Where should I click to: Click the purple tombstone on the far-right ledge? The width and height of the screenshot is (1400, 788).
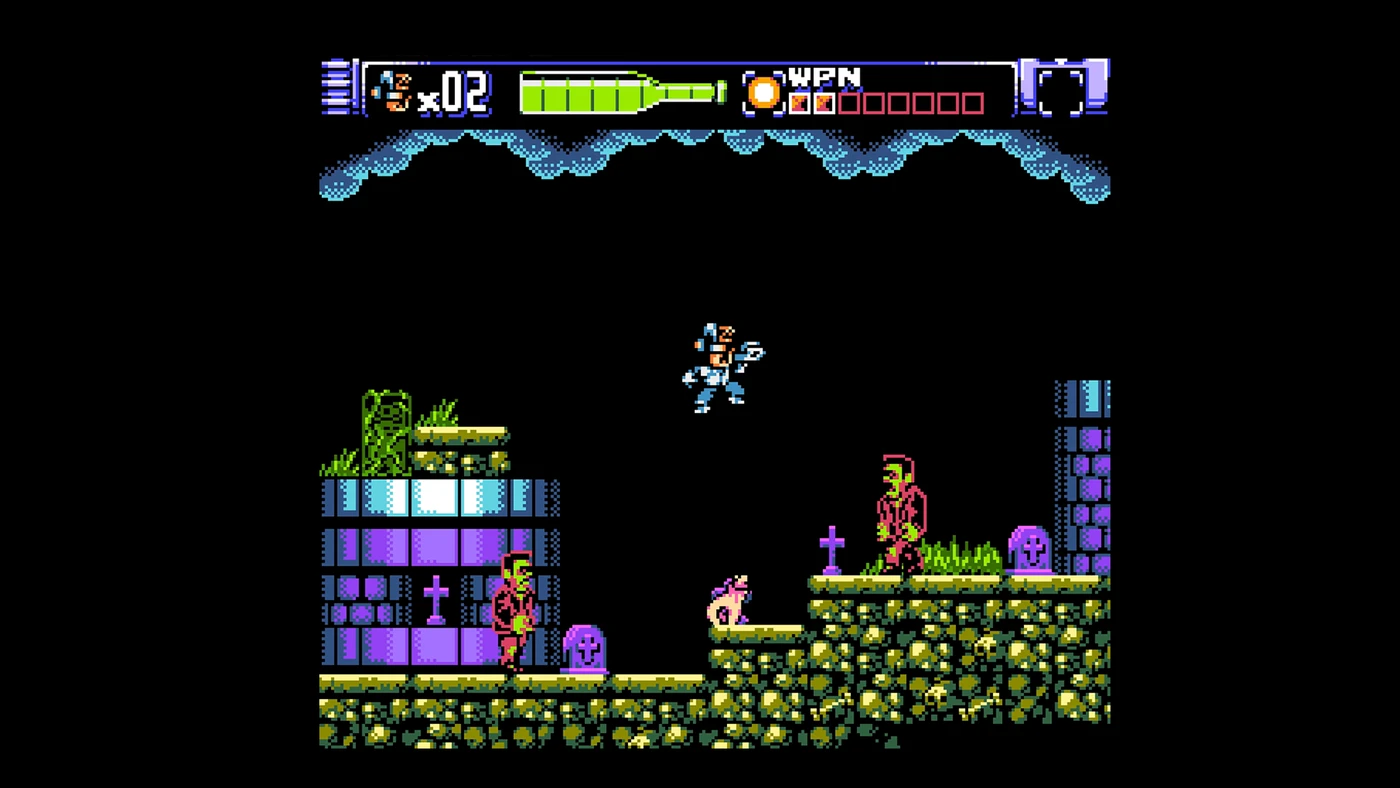click(x=1032, y=550)
